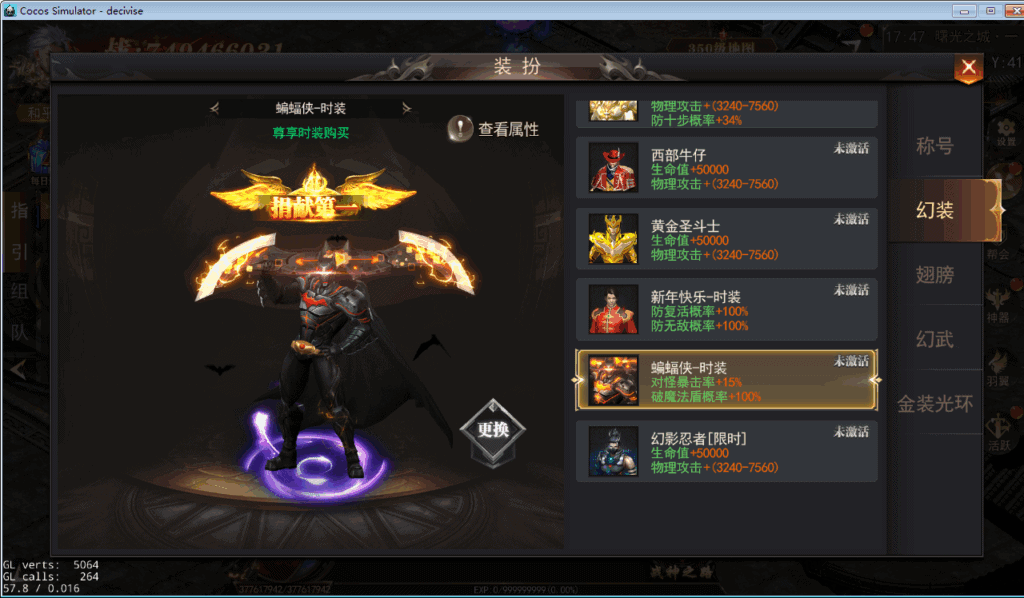Open 查看属性 attribute view

coord(494,129)
